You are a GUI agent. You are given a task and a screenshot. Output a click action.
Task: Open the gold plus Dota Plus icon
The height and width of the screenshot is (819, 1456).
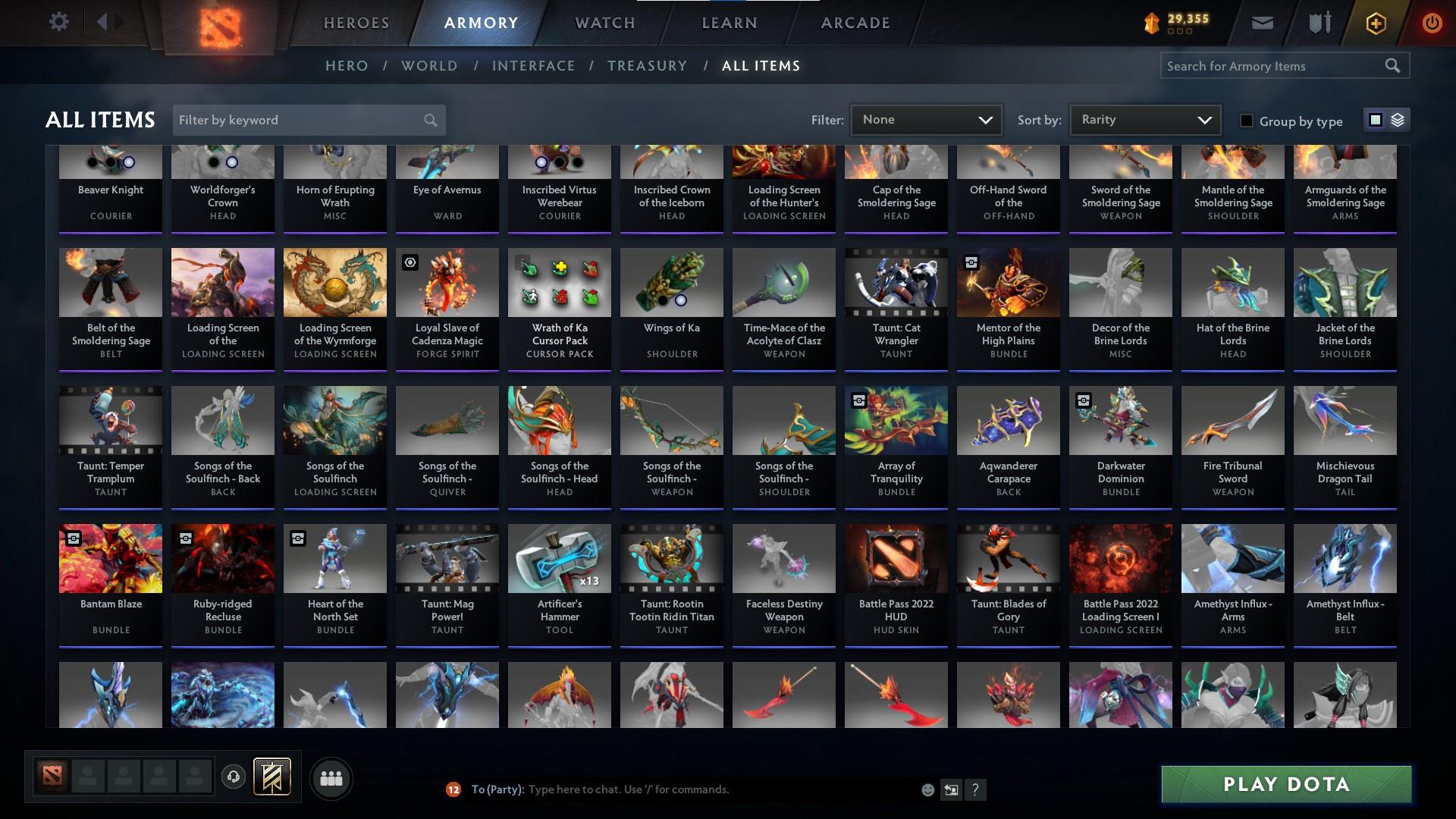pyautogui.click(x=1375, y=23)
